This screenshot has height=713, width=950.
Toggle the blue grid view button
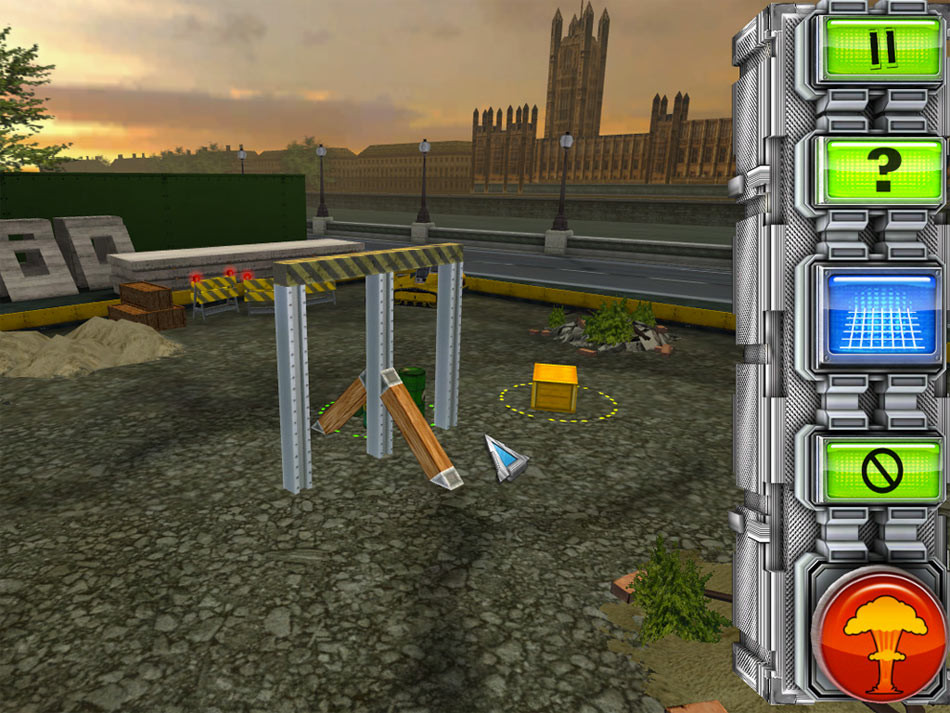881,315
